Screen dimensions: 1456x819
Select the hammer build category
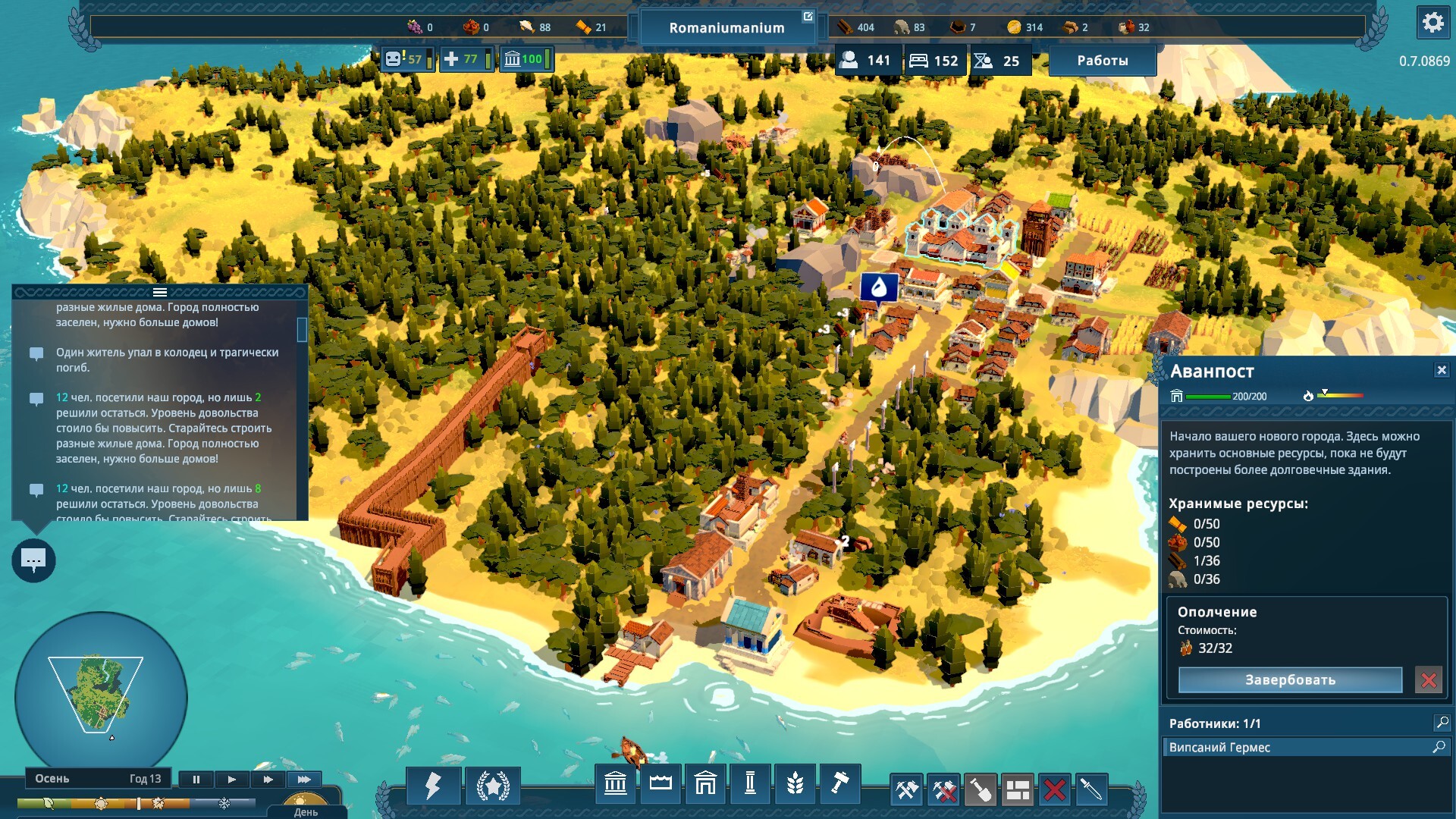click(x=839, y=783)
